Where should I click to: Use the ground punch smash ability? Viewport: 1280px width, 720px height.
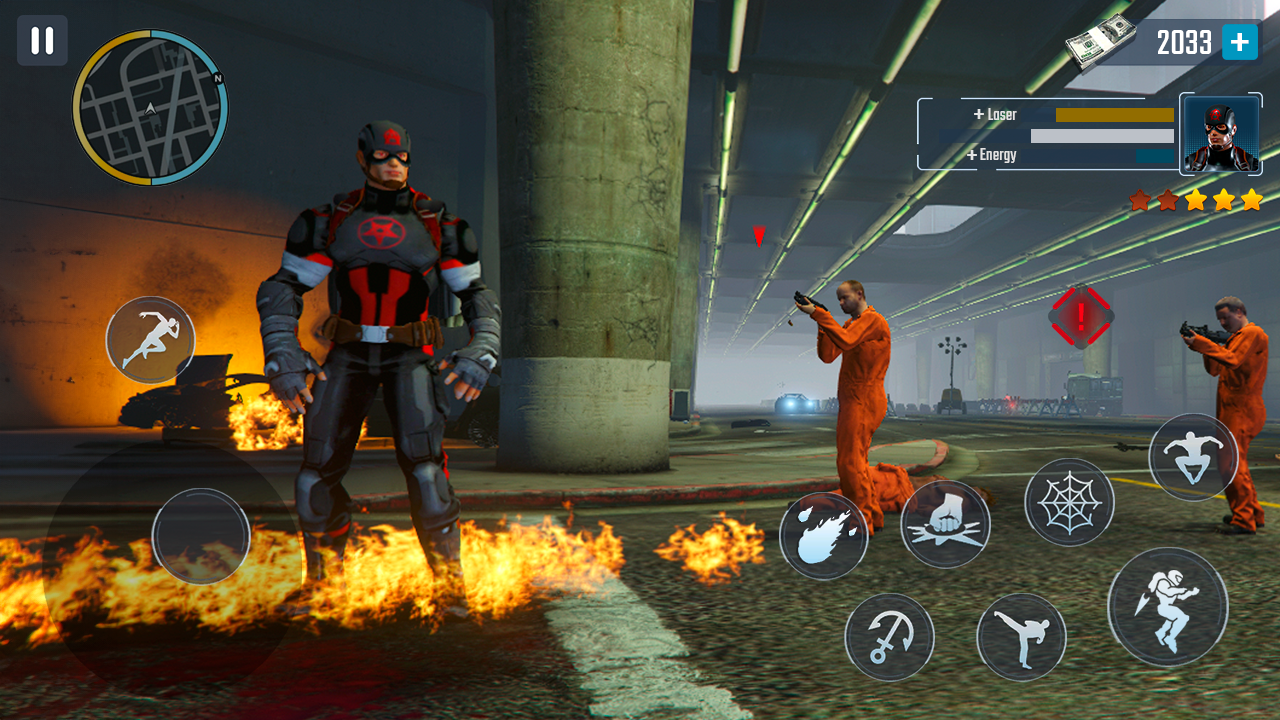pyautogui.click(x=945, y=524)
